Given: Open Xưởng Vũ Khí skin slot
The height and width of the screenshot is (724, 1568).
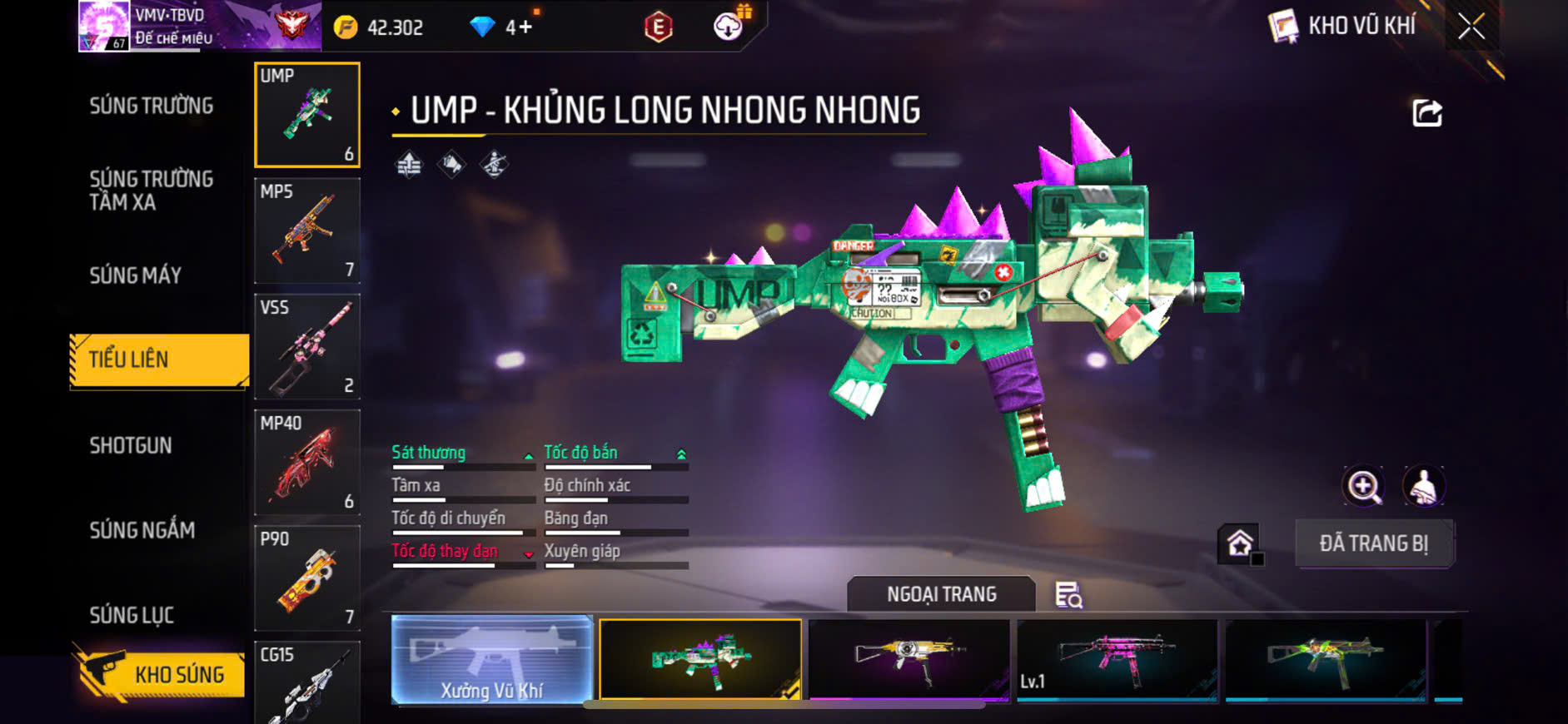Looking at the screenshot, I should click(491, 660).
